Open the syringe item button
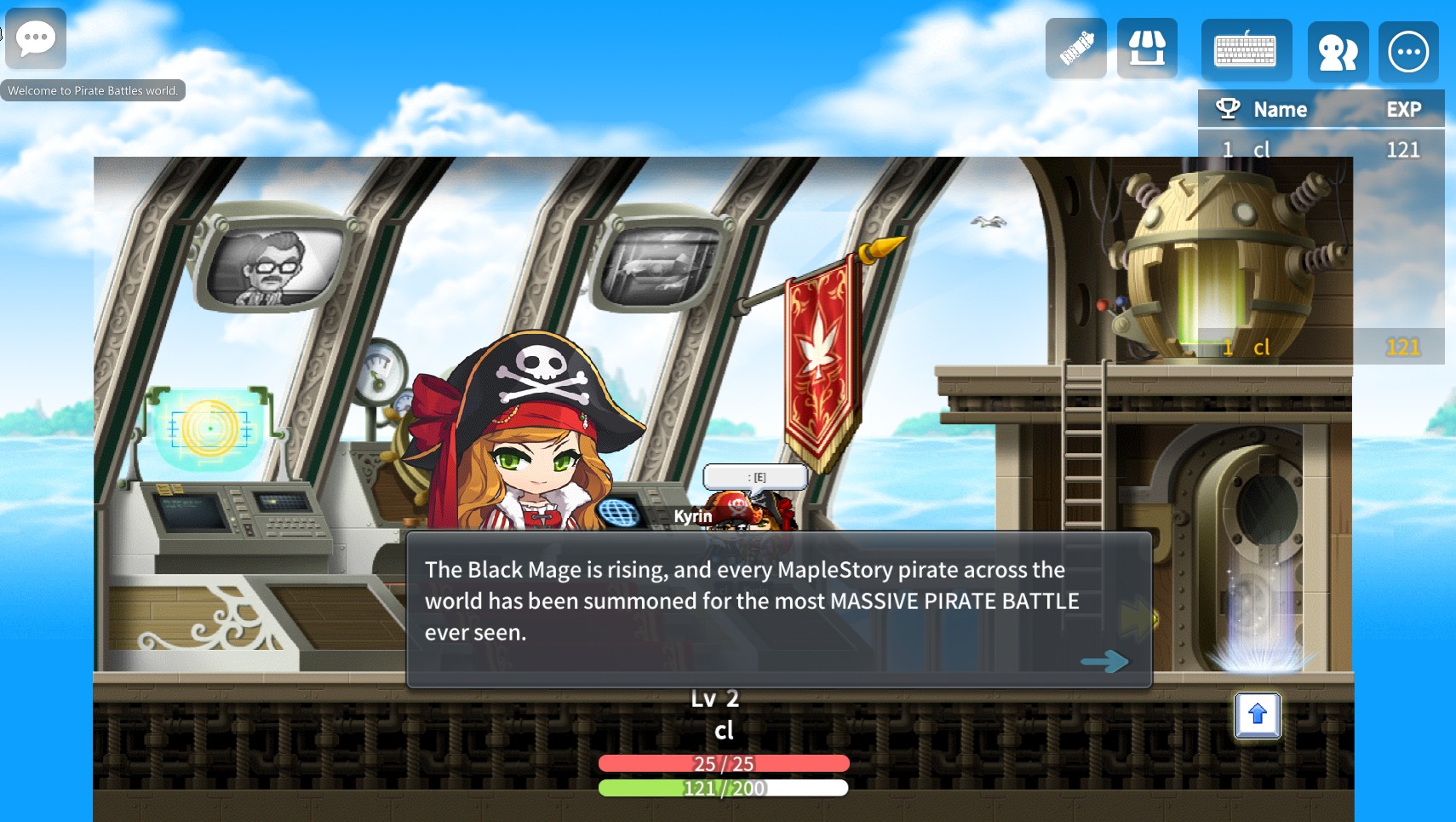Image resolution: width=1456 pixels, height=822 pixels. coord(1076,49)
